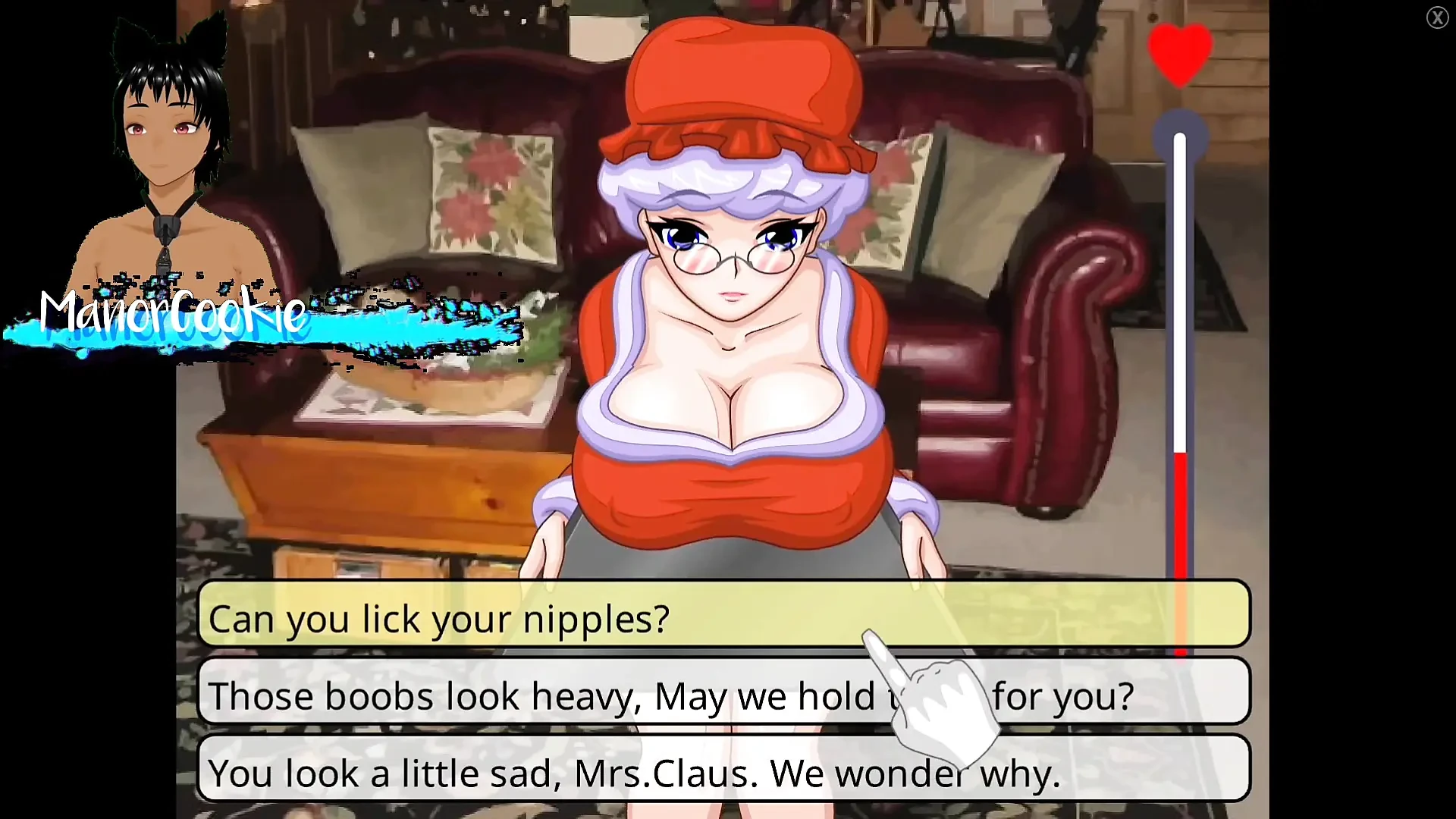Click the ManorCookie name banner
1456x819 pixels.
(x=171, y=315)
